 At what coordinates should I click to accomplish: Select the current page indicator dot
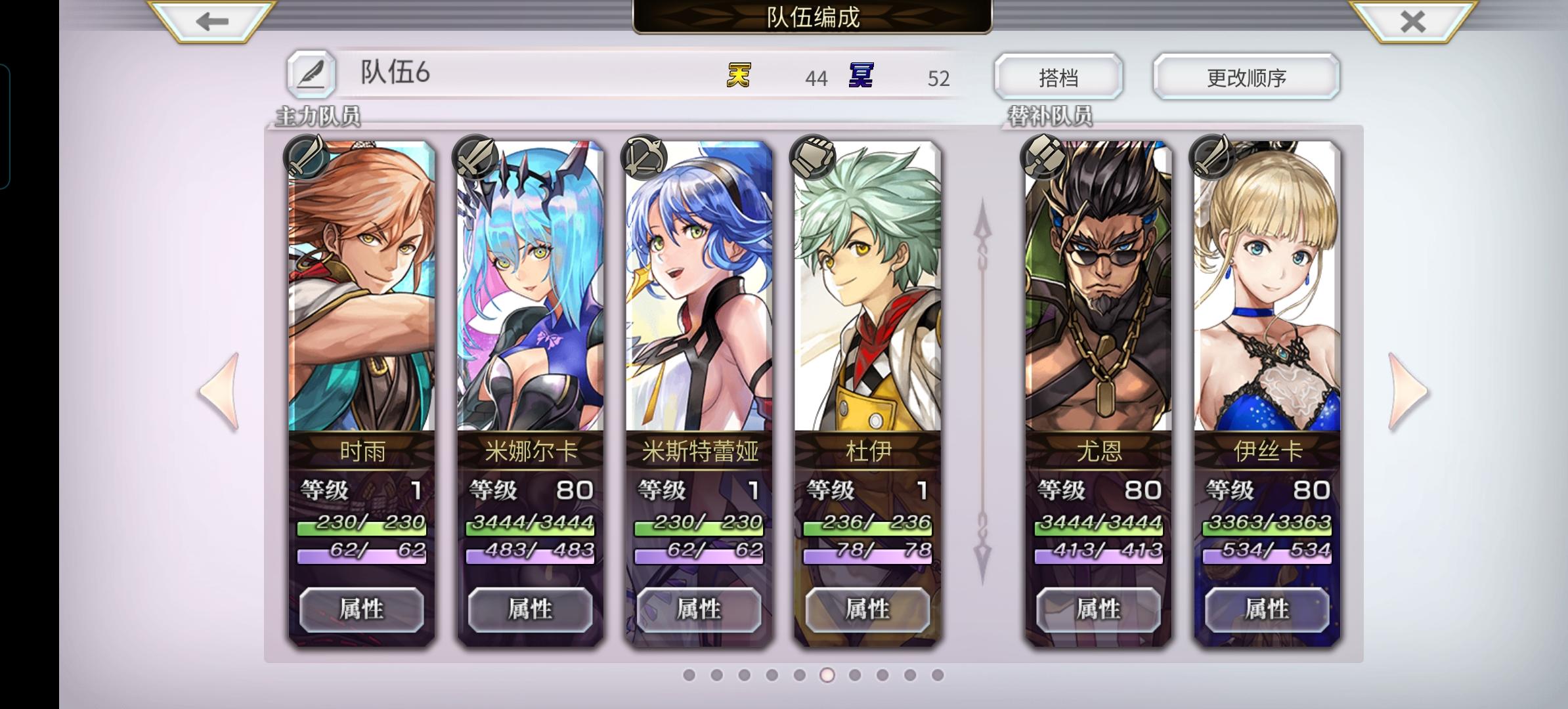tap(826, 674)
